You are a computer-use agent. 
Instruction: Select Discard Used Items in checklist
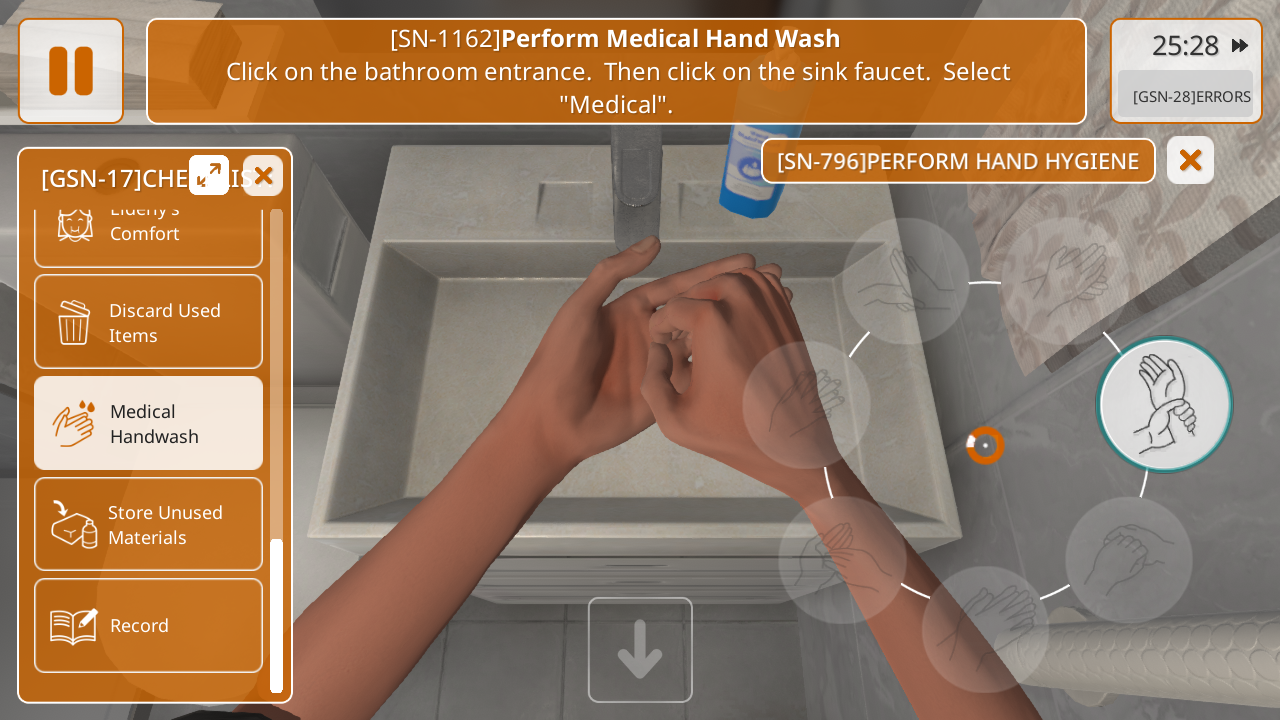point(148,322)
